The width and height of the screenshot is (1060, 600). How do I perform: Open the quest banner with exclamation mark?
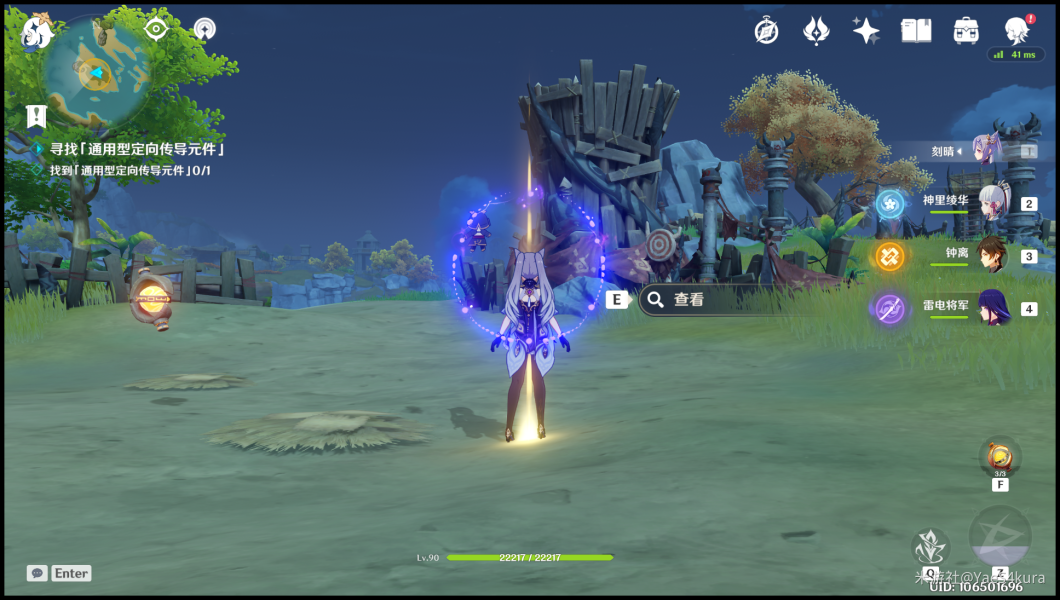37,116
